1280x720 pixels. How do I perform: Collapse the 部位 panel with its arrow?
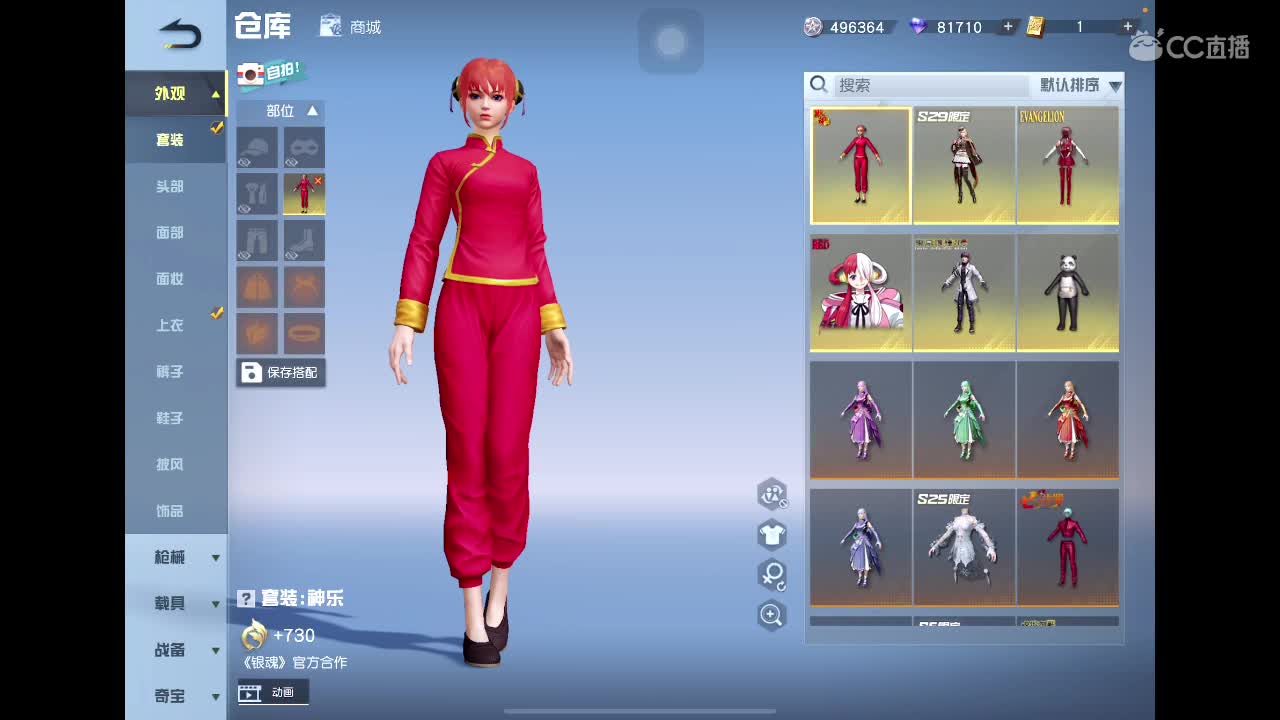tap(313, 112)
